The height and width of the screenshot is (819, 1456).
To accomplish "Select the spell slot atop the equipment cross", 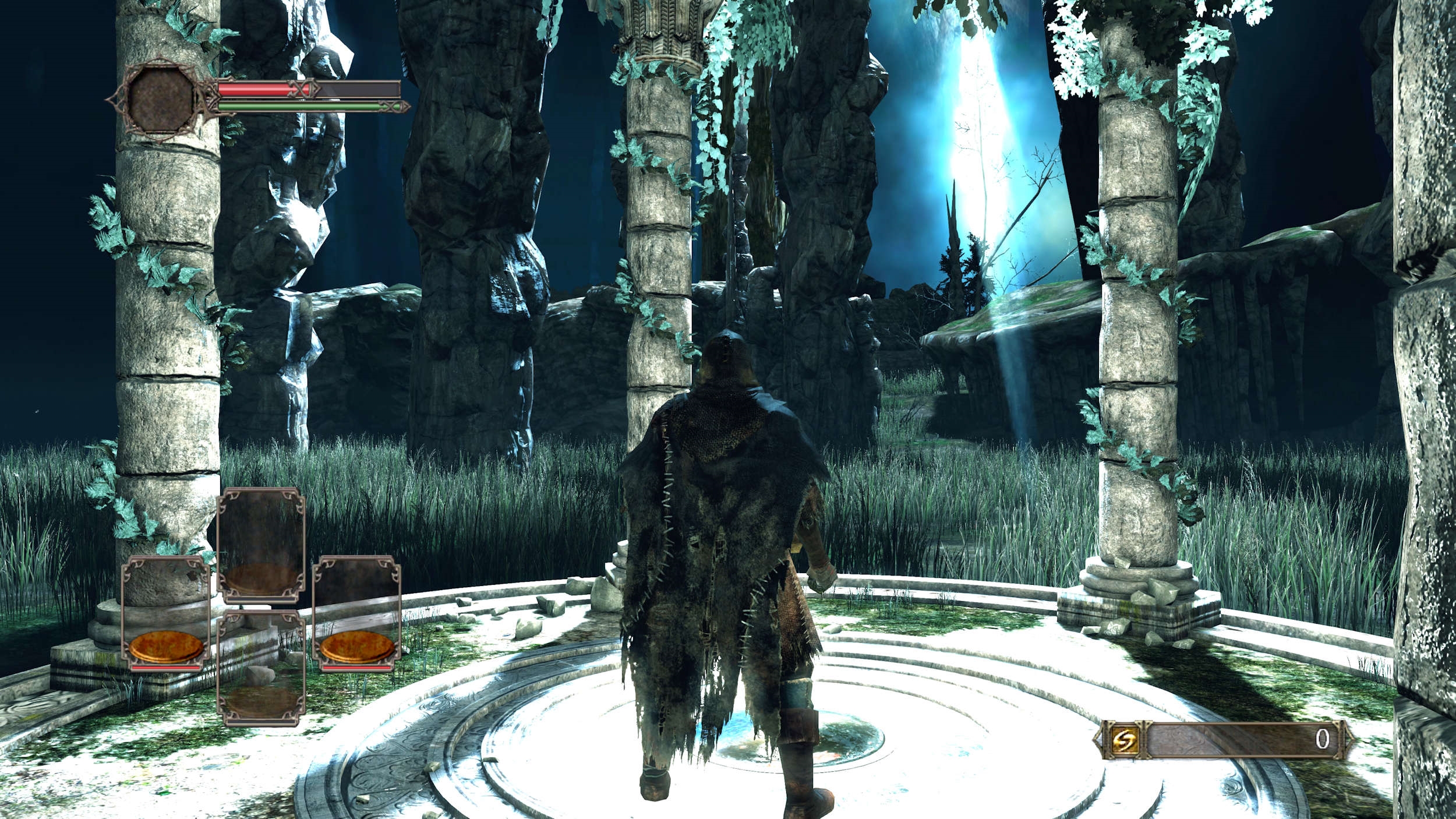I will (261, 545).
